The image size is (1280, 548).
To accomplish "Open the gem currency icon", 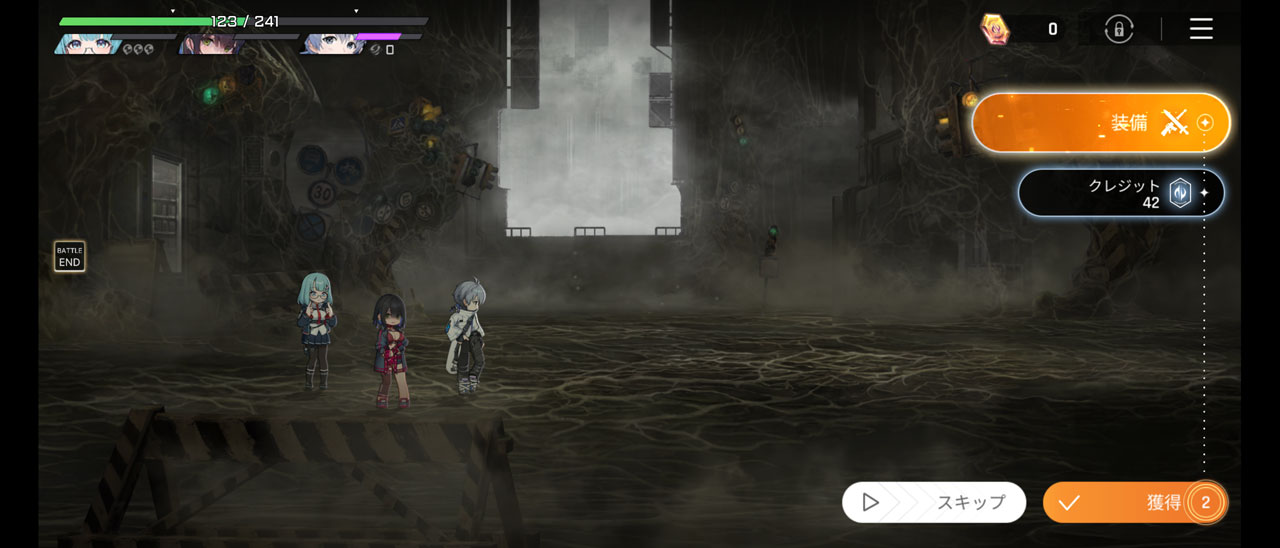I will click(995, 29).
